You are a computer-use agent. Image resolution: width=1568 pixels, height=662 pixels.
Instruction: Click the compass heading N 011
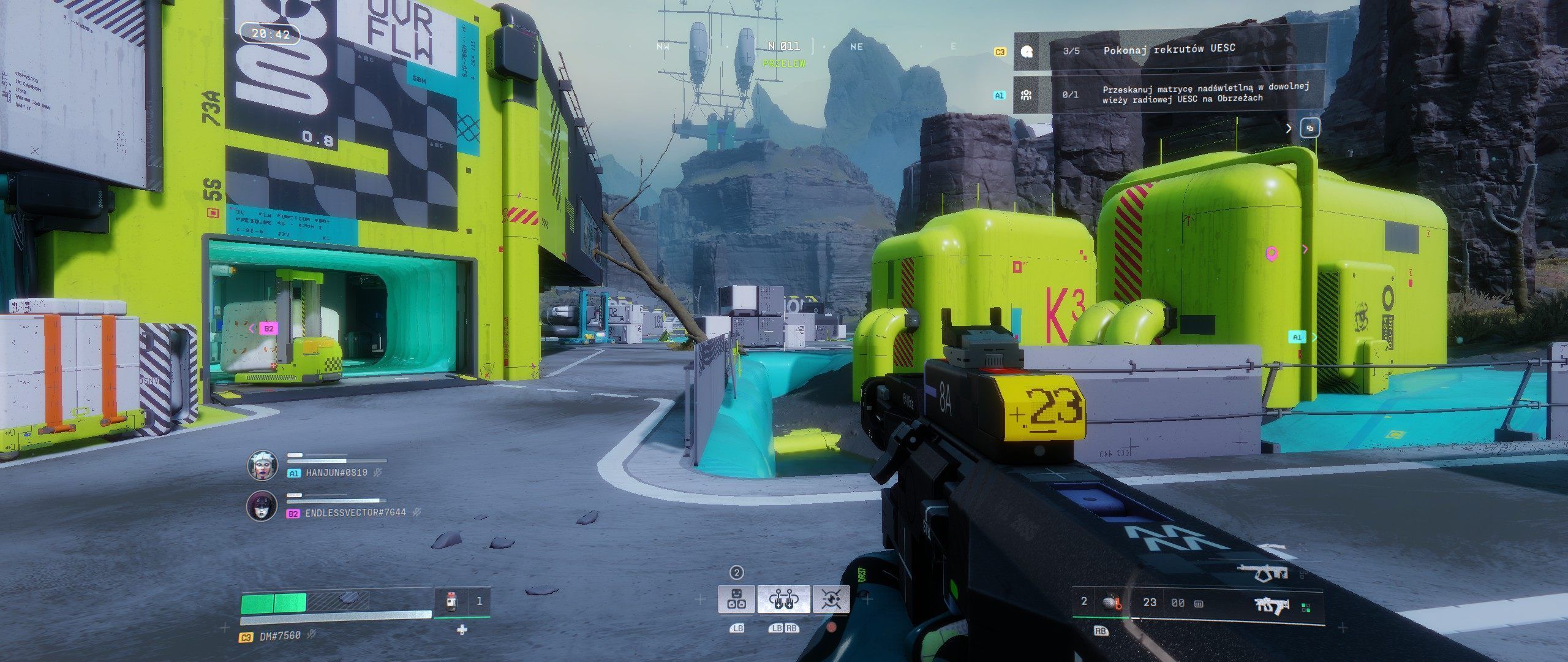click(784, 46)
